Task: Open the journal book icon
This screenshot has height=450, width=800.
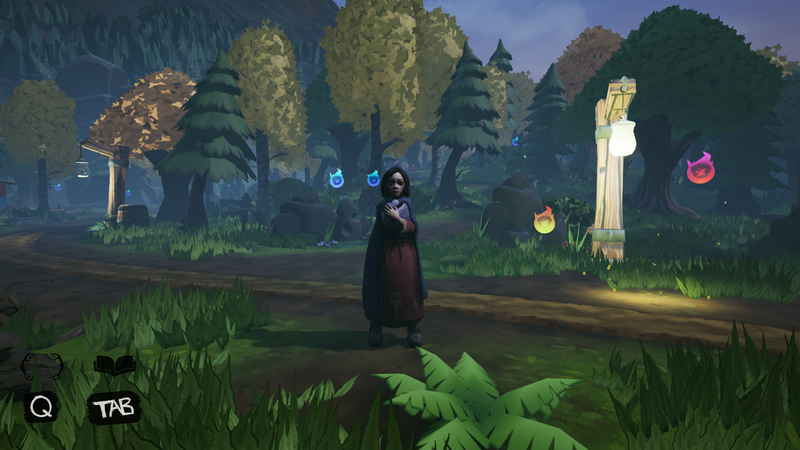Action: [114, 366]
